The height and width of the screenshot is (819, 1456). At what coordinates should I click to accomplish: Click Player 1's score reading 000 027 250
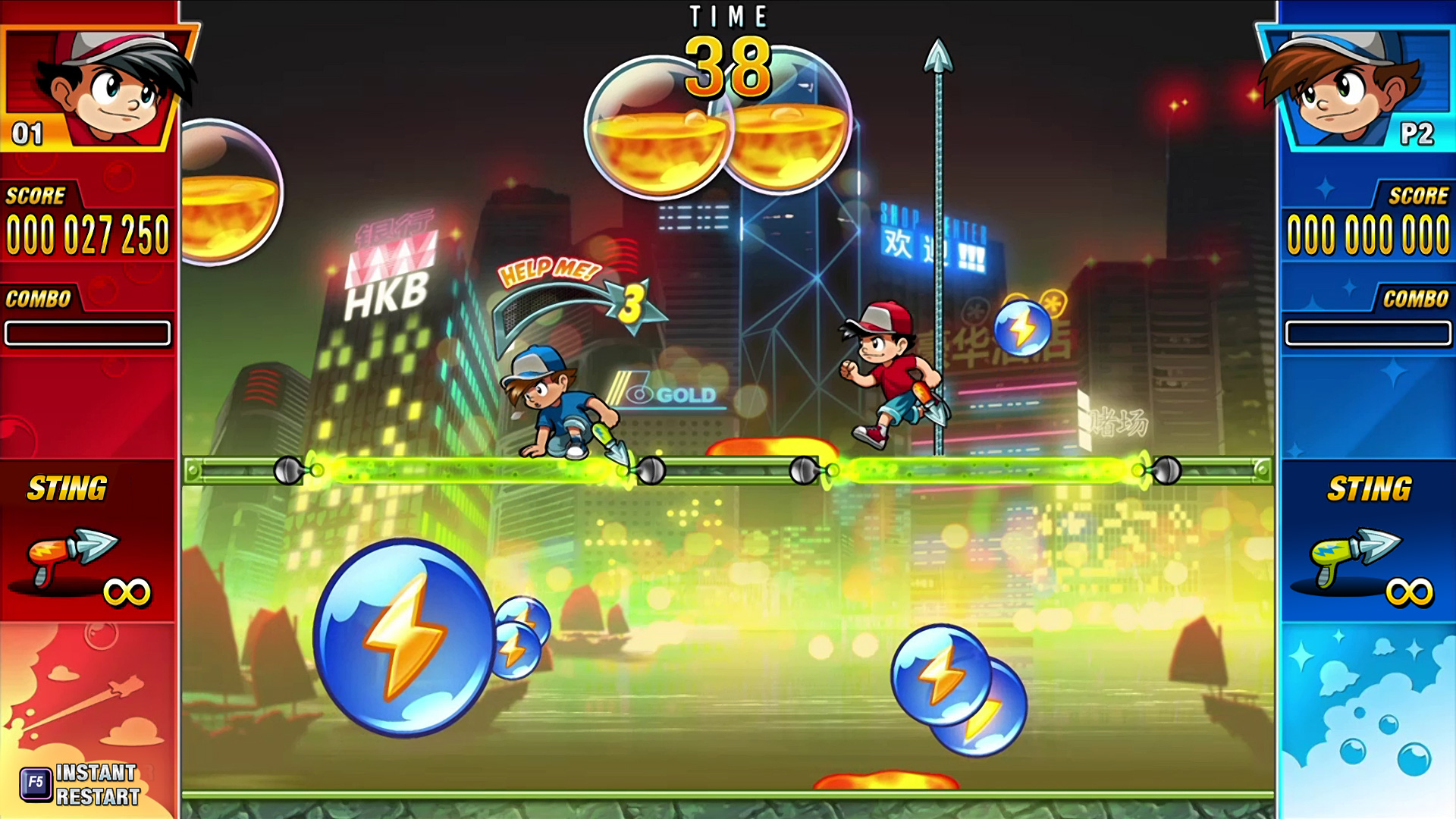87,233
